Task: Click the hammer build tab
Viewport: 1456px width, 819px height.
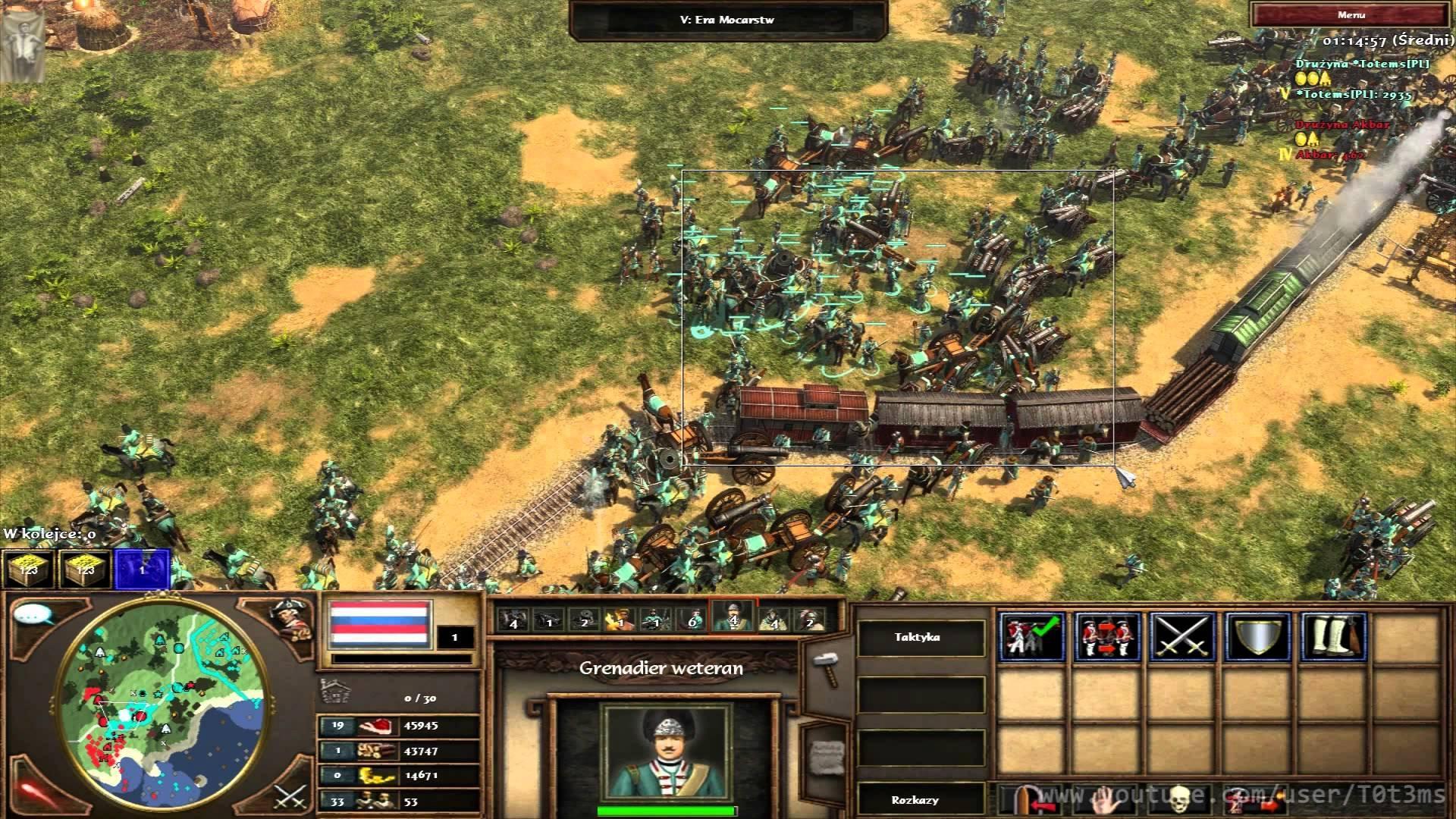Action: click(x=825, y=667)
